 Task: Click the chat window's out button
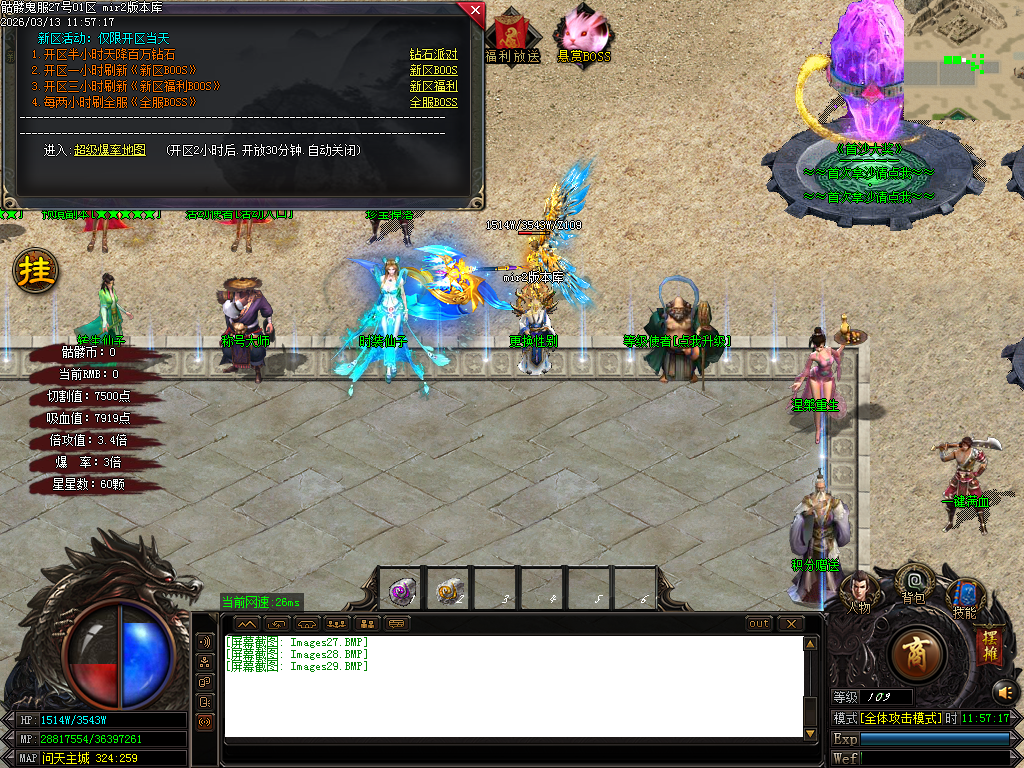759,624
